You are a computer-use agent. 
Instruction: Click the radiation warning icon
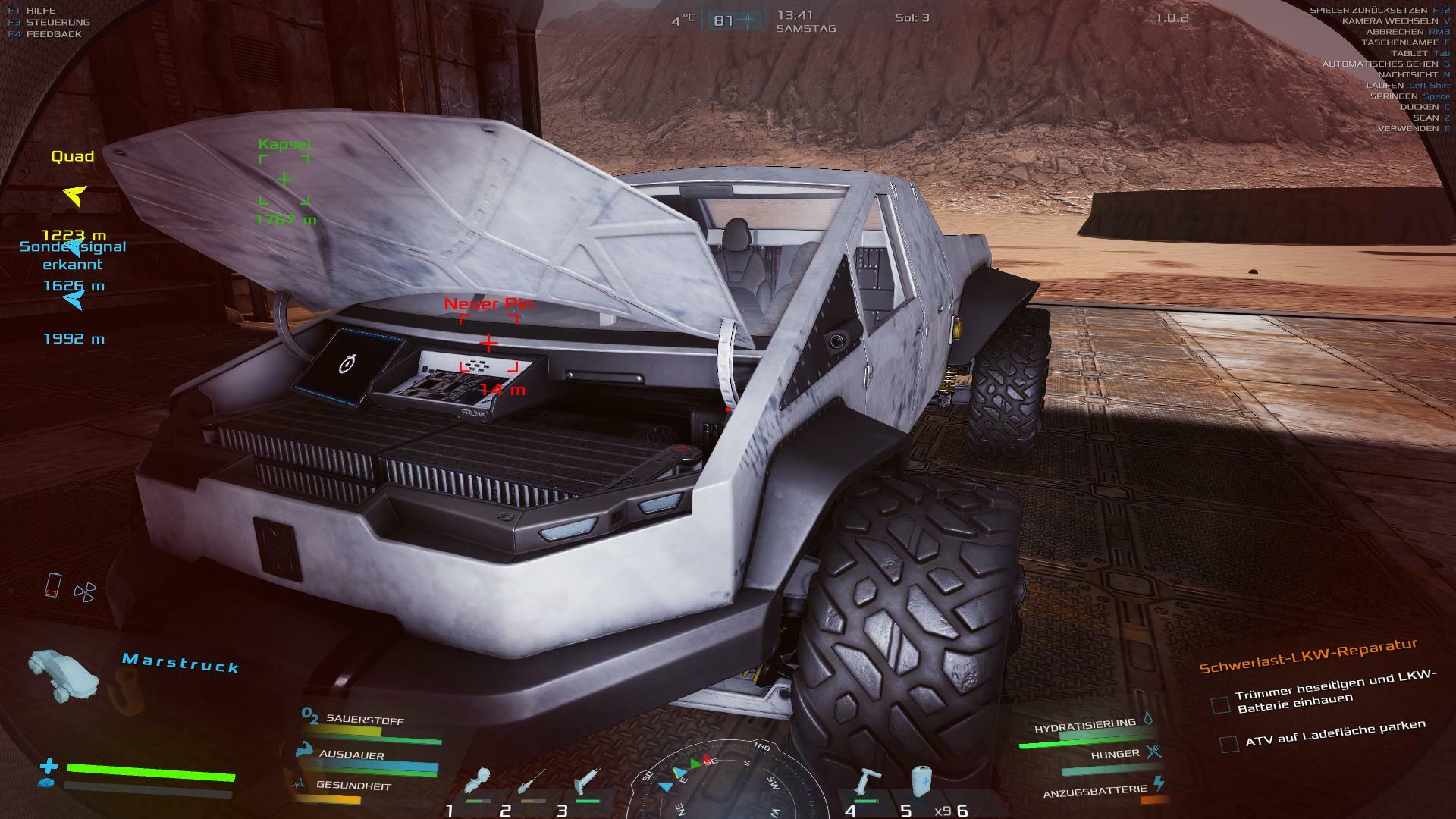point(85,591)
